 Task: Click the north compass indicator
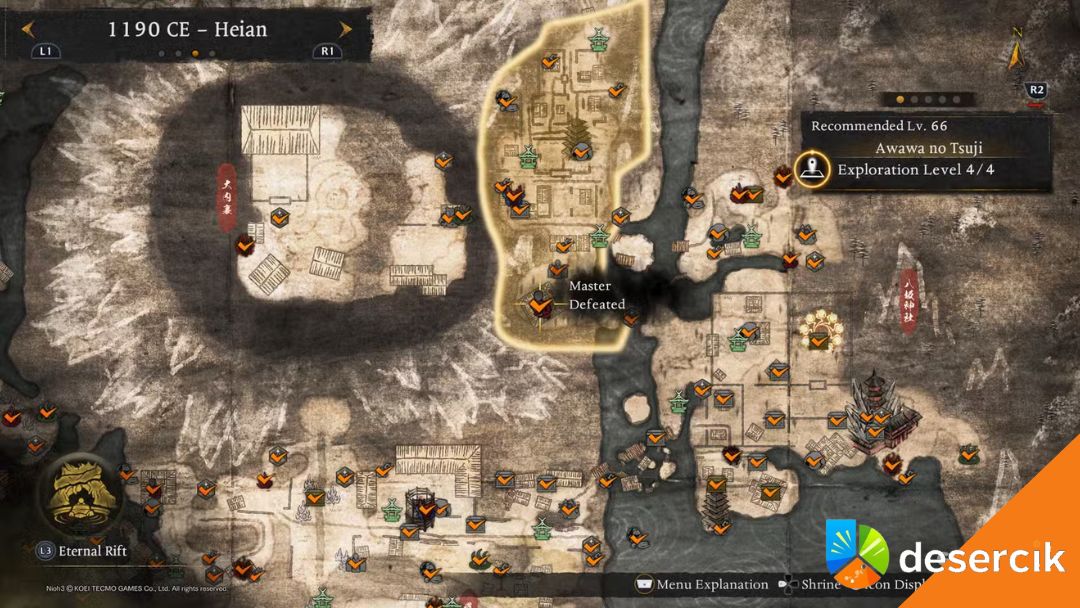1017,48
